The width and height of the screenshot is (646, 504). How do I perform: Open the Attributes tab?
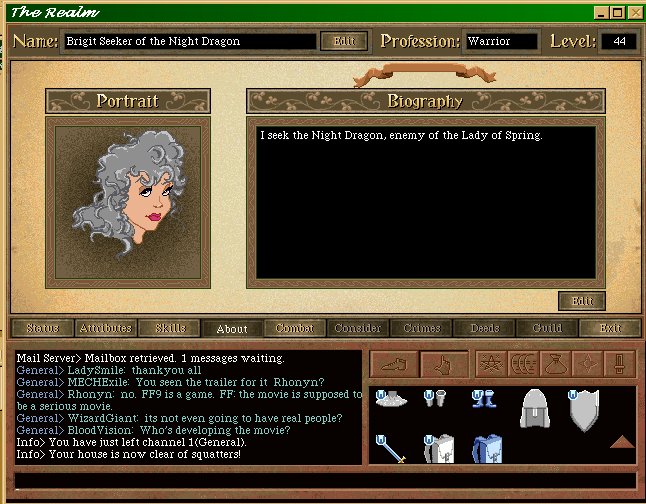pos(105,328)
